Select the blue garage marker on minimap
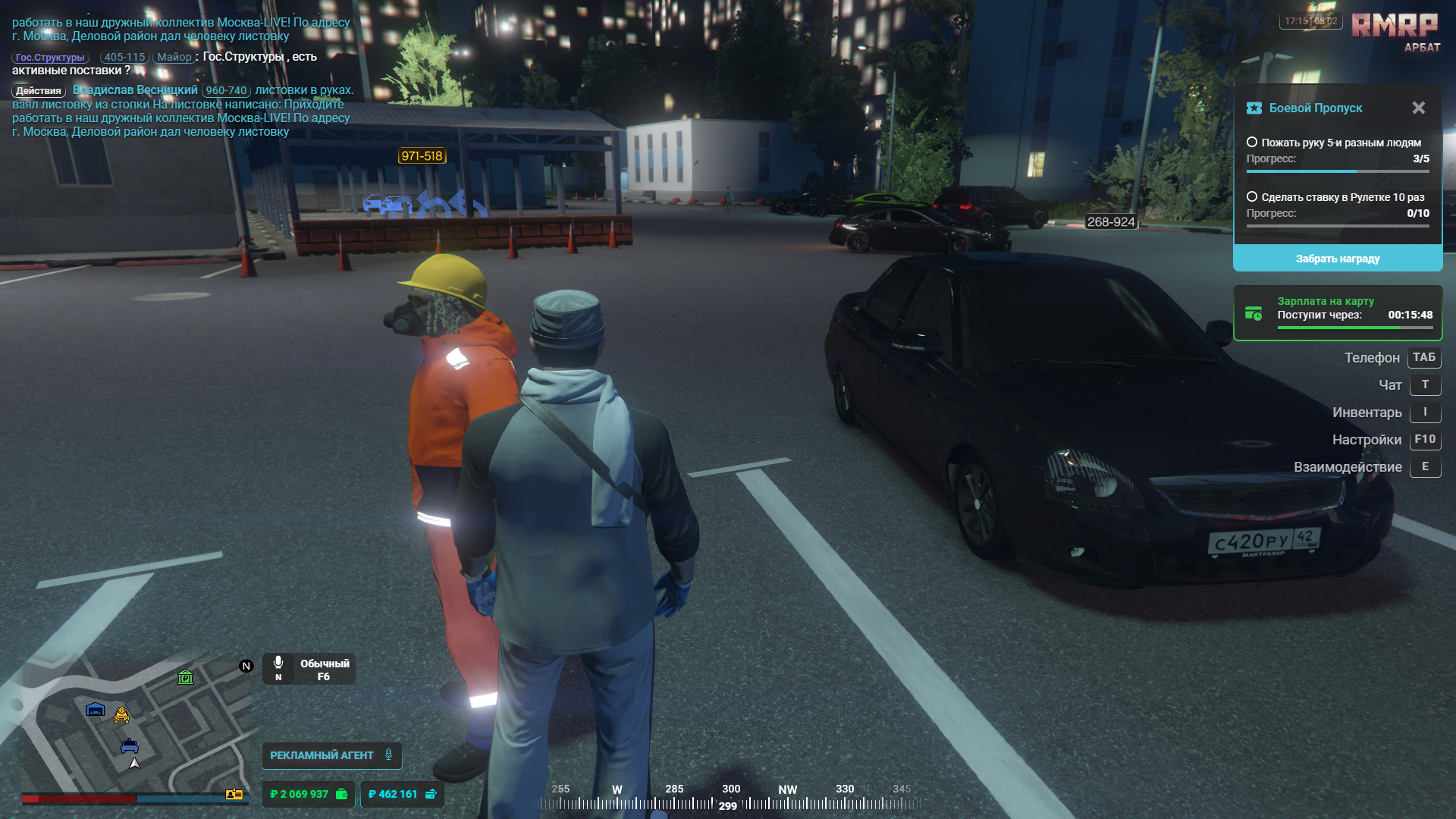Screen dimensions: 1456x819 click(x=96, y=710)
